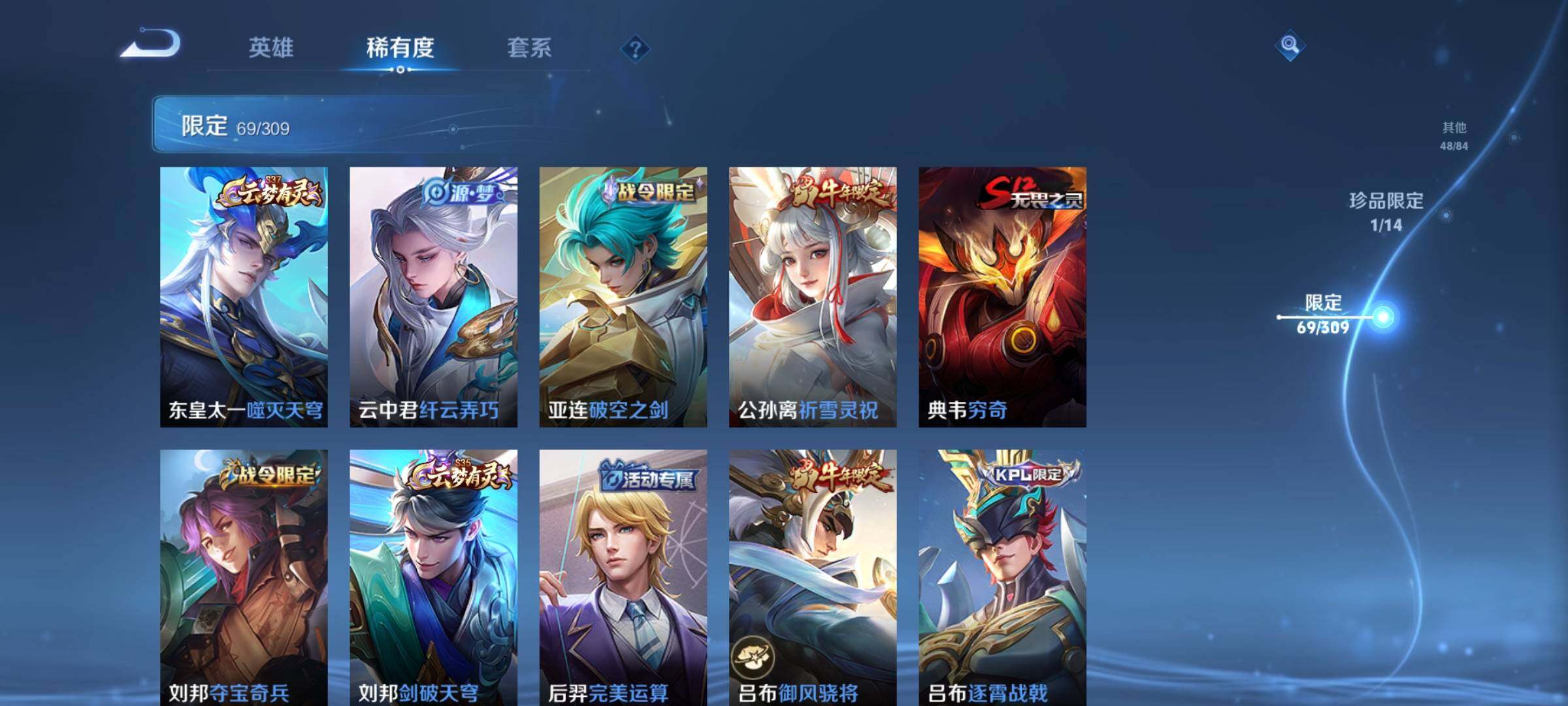Open the 套系 tab
The width and height of the screenshot is (1568, 706).
point(529,48)
